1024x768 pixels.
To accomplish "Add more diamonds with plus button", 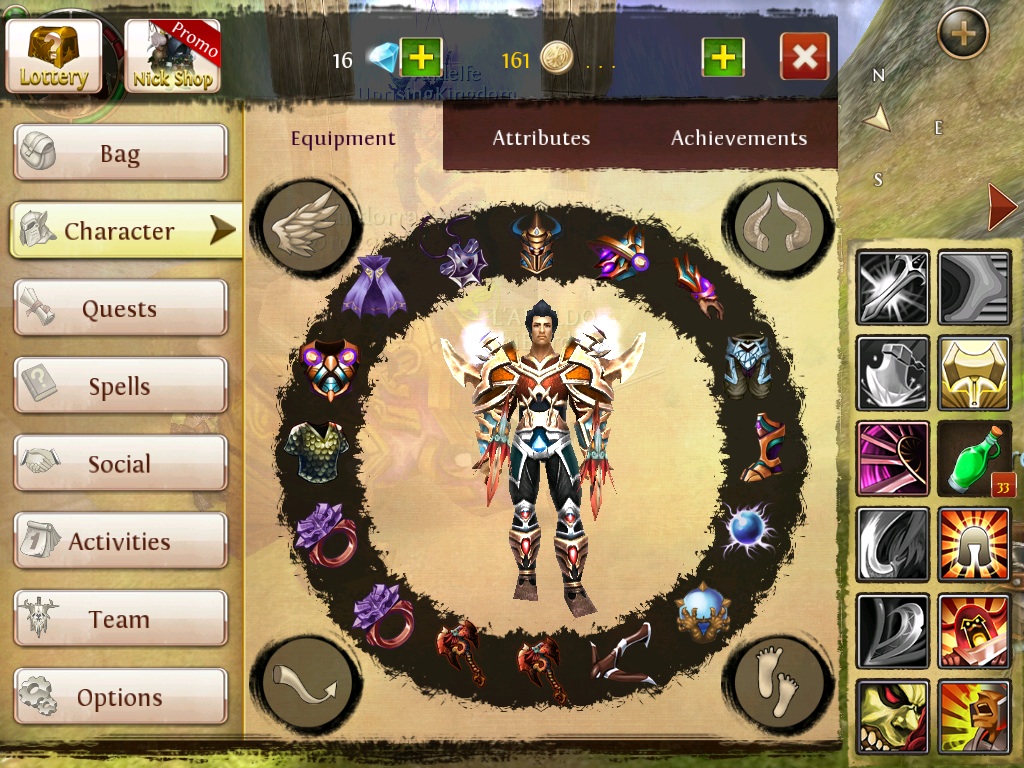I will point(421,57).
